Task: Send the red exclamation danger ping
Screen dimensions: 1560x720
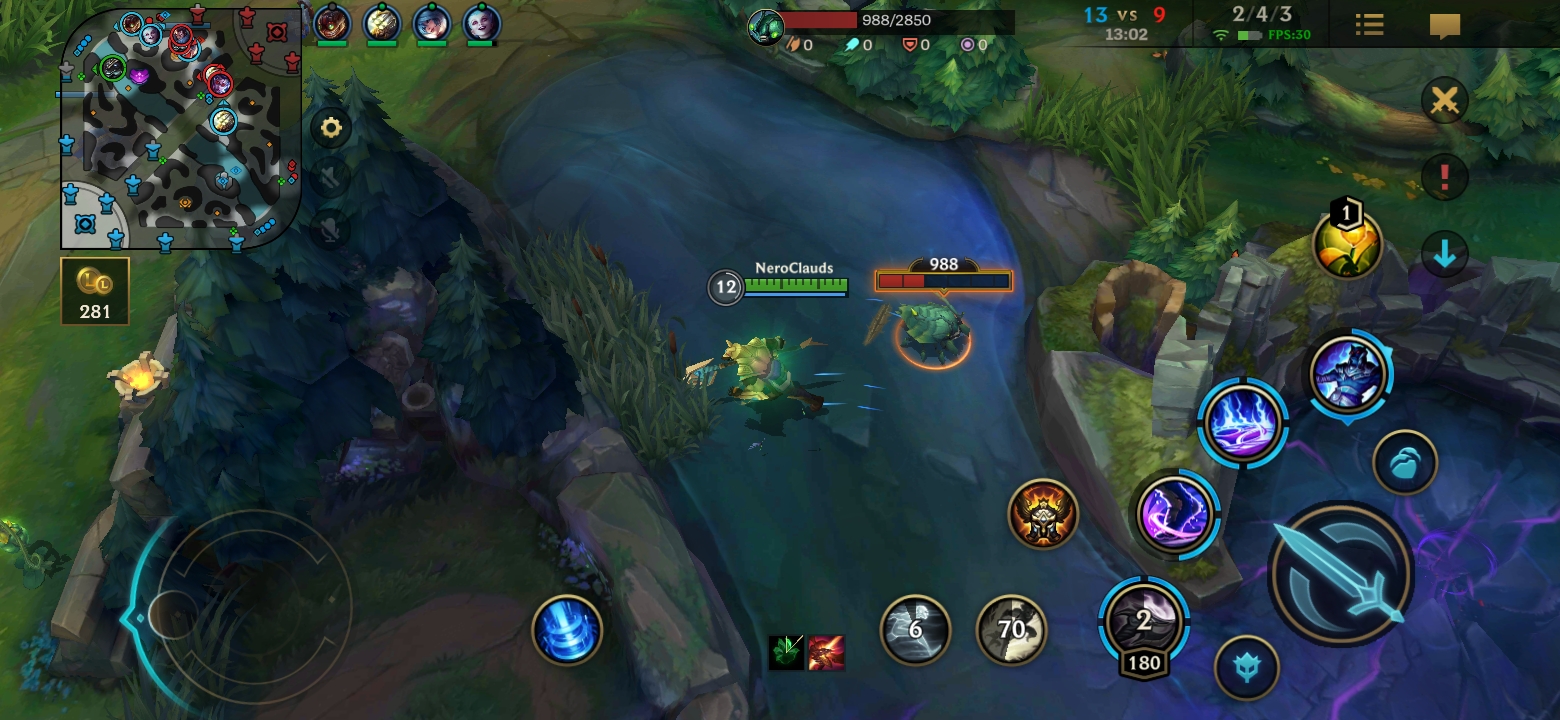Action: 1444,177
